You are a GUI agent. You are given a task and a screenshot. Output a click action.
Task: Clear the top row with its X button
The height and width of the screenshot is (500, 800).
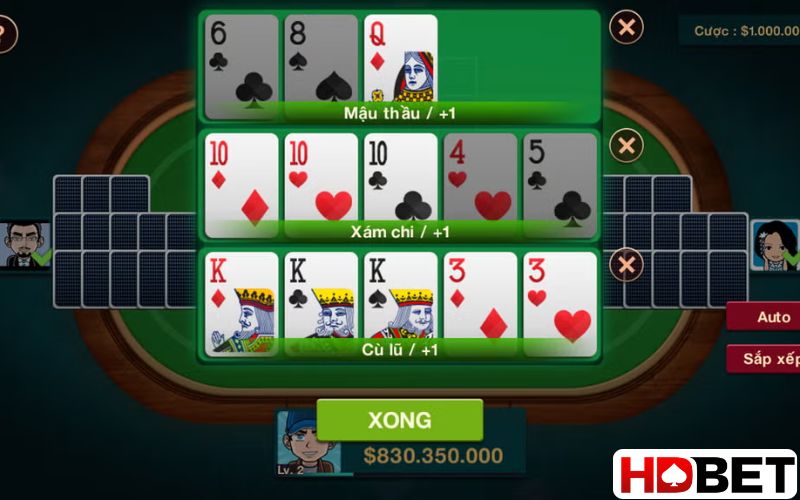626,26
